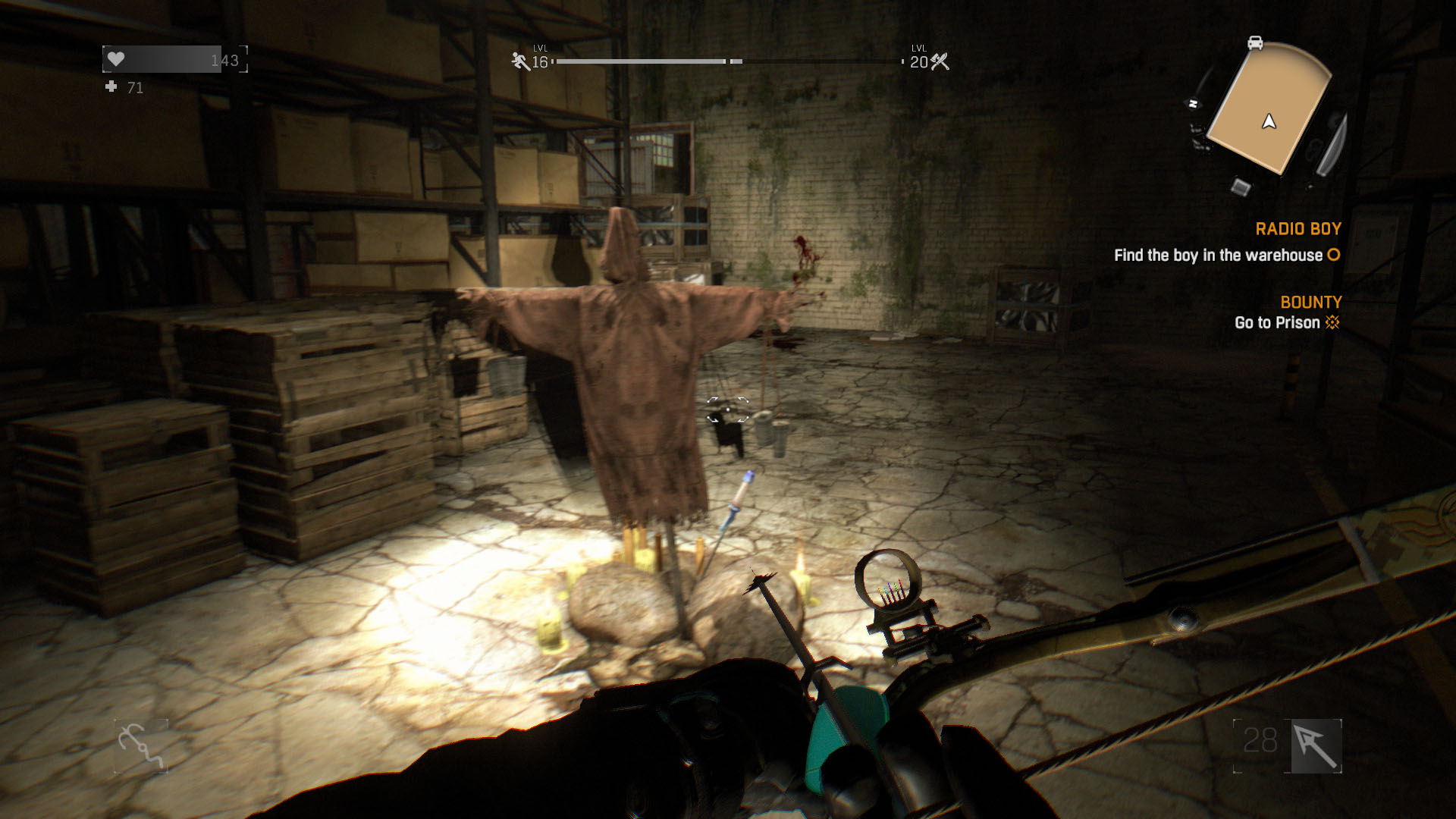
Task: Click the agility level runner icon
Action: pyautogui.click(x=520, y=61)
